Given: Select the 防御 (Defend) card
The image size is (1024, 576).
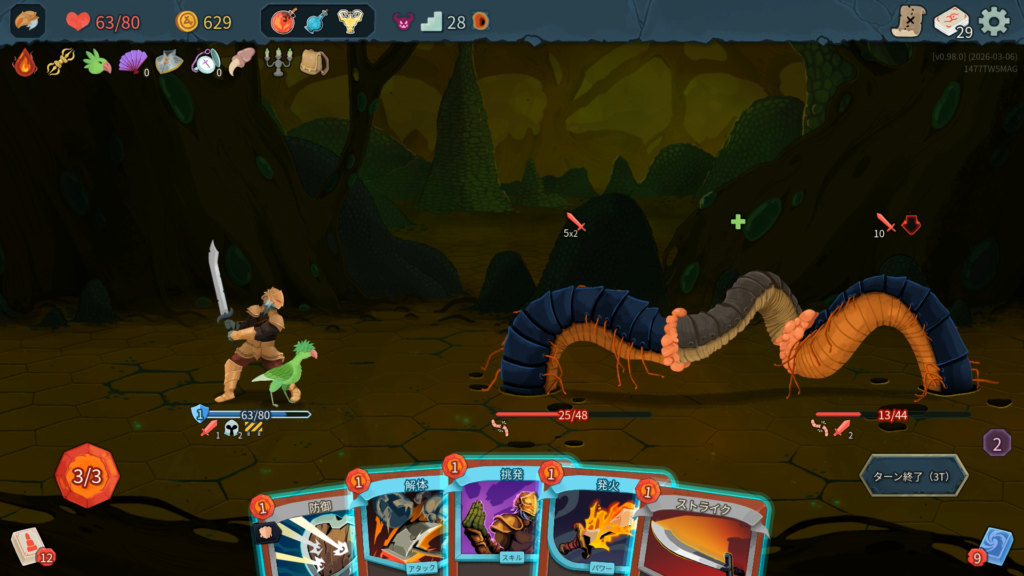Looking at the screenshot, I should click(304, 535).
